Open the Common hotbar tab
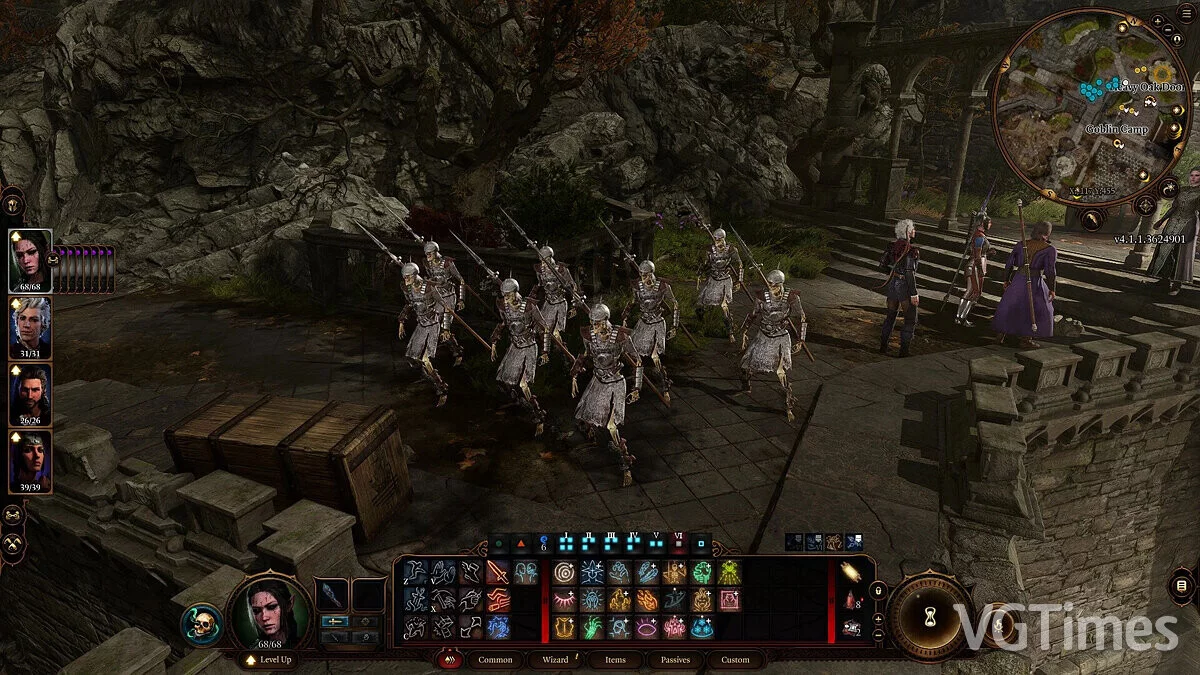Viewport: 1200px width, 675px height. (495, 660)
